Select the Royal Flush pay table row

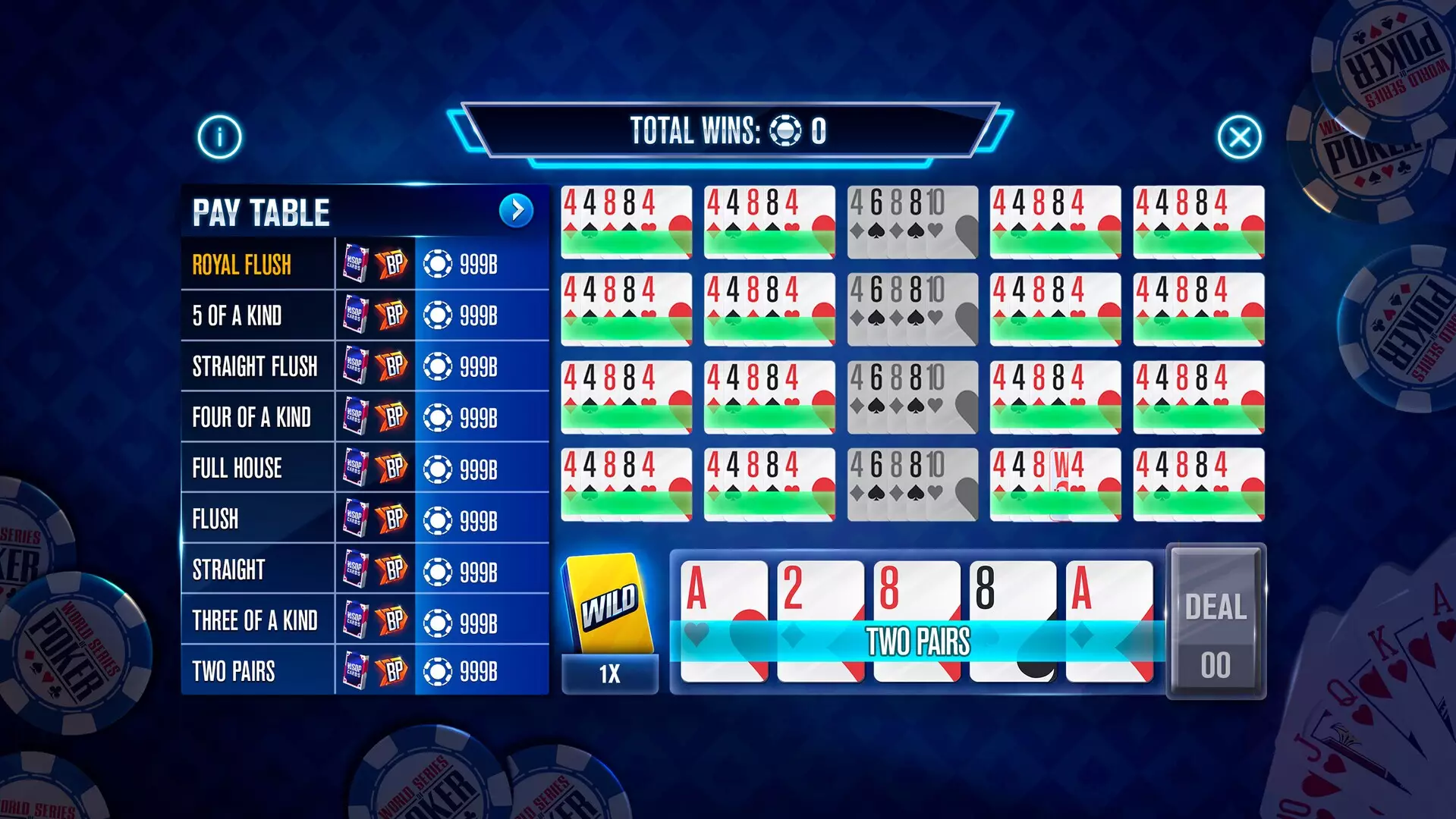click(x=258, y=265)
